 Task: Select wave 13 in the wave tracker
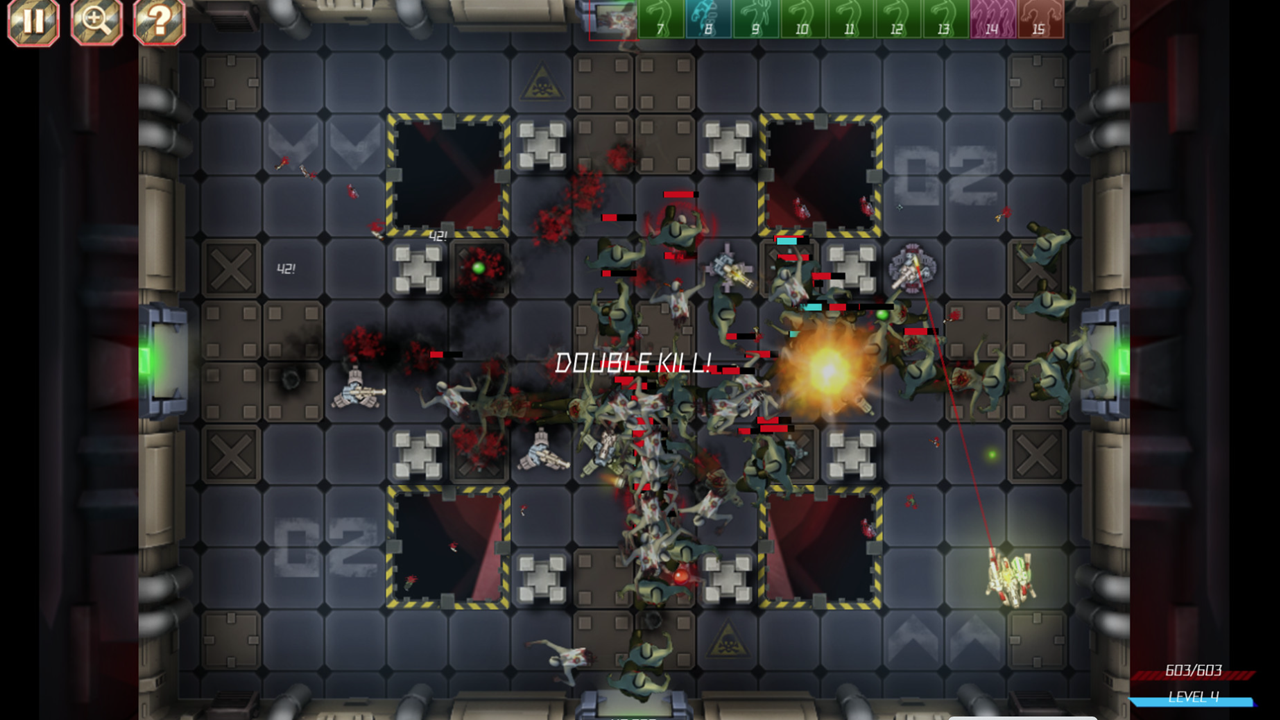pyautogui.click(x=944, y=19)
